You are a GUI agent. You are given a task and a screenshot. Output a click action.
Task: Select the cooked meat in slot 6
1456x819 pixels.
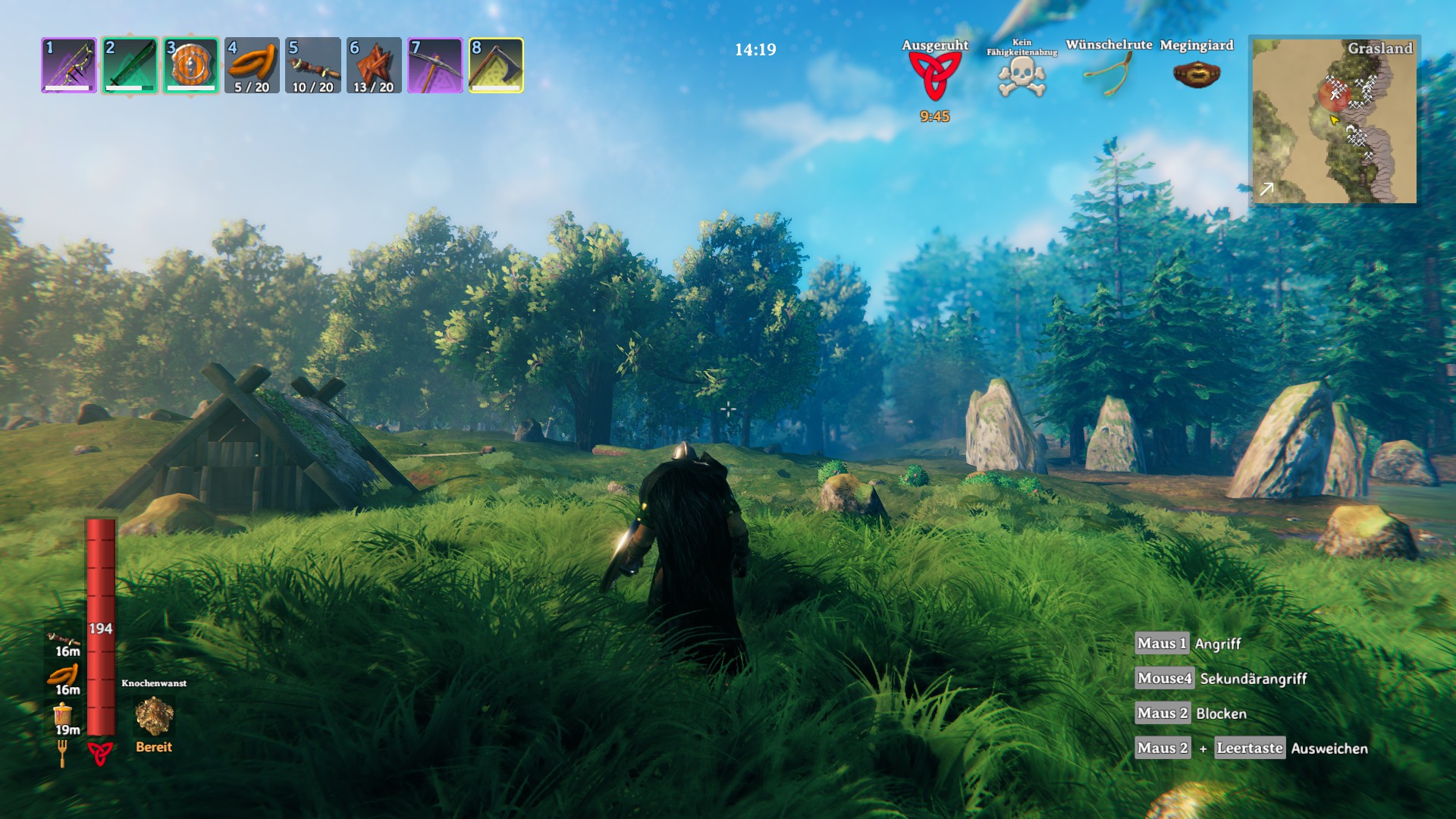click(x=374, y=65)
